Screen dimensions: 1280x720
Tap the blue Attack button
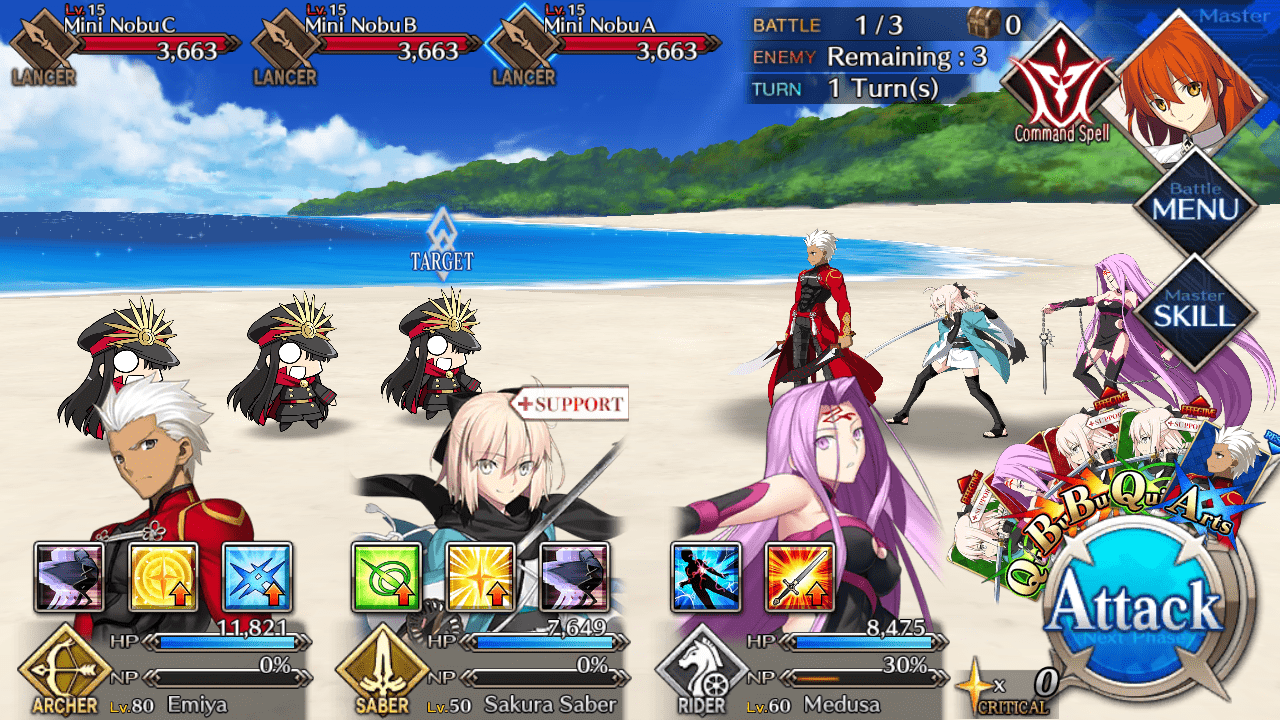pyautogui.click(x=1139, y=609)
